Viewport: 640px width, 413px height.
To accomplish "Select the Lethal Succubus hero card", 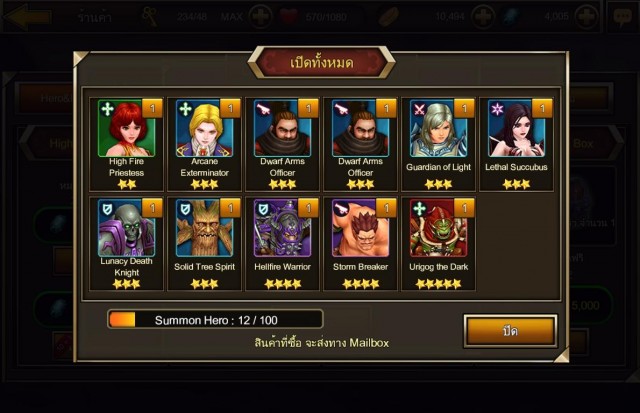I will [516, 129].
